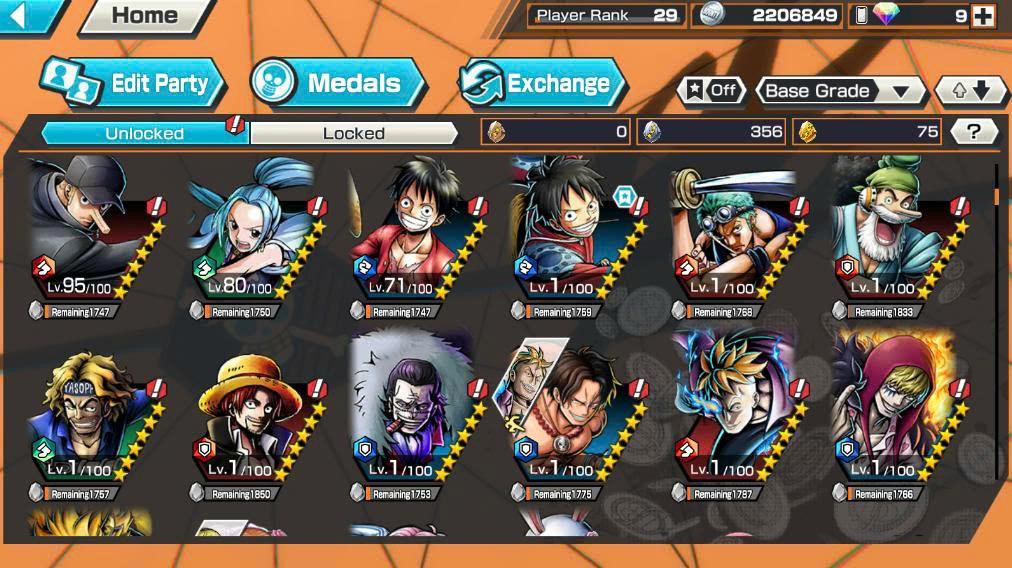Select the Unlocked characters tab

pos(144,133)
